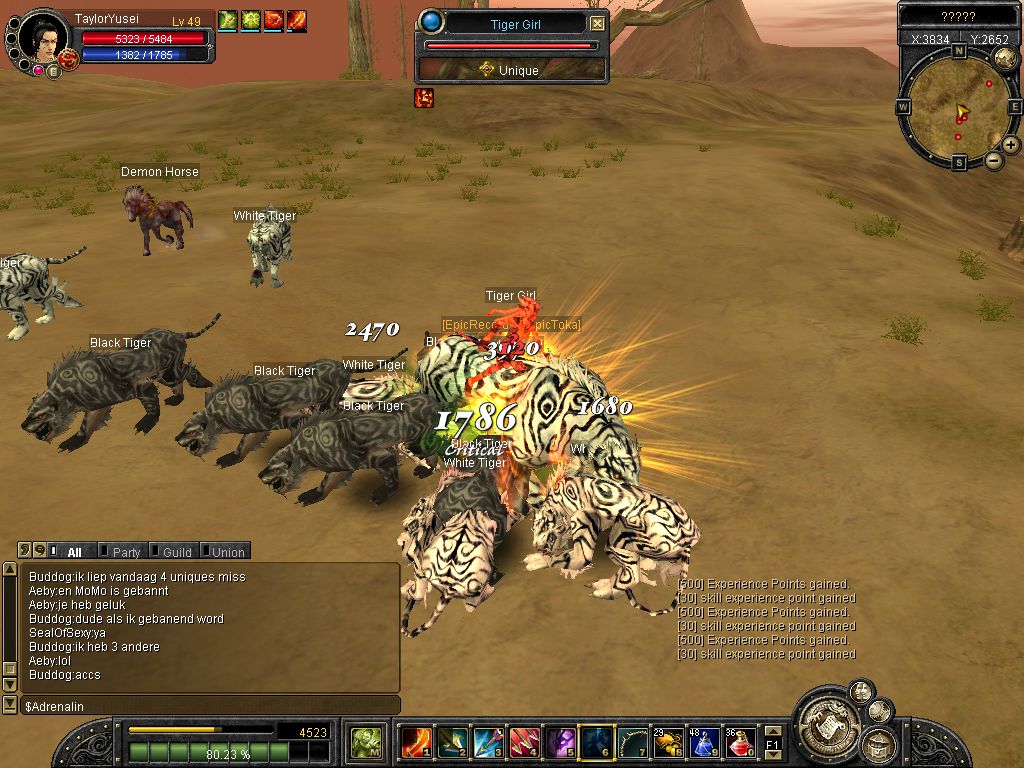Viewport: 1024px width, 768px height.
Task: Use the fire blade skill in slot 1
Action: click(x=415, y=743)
